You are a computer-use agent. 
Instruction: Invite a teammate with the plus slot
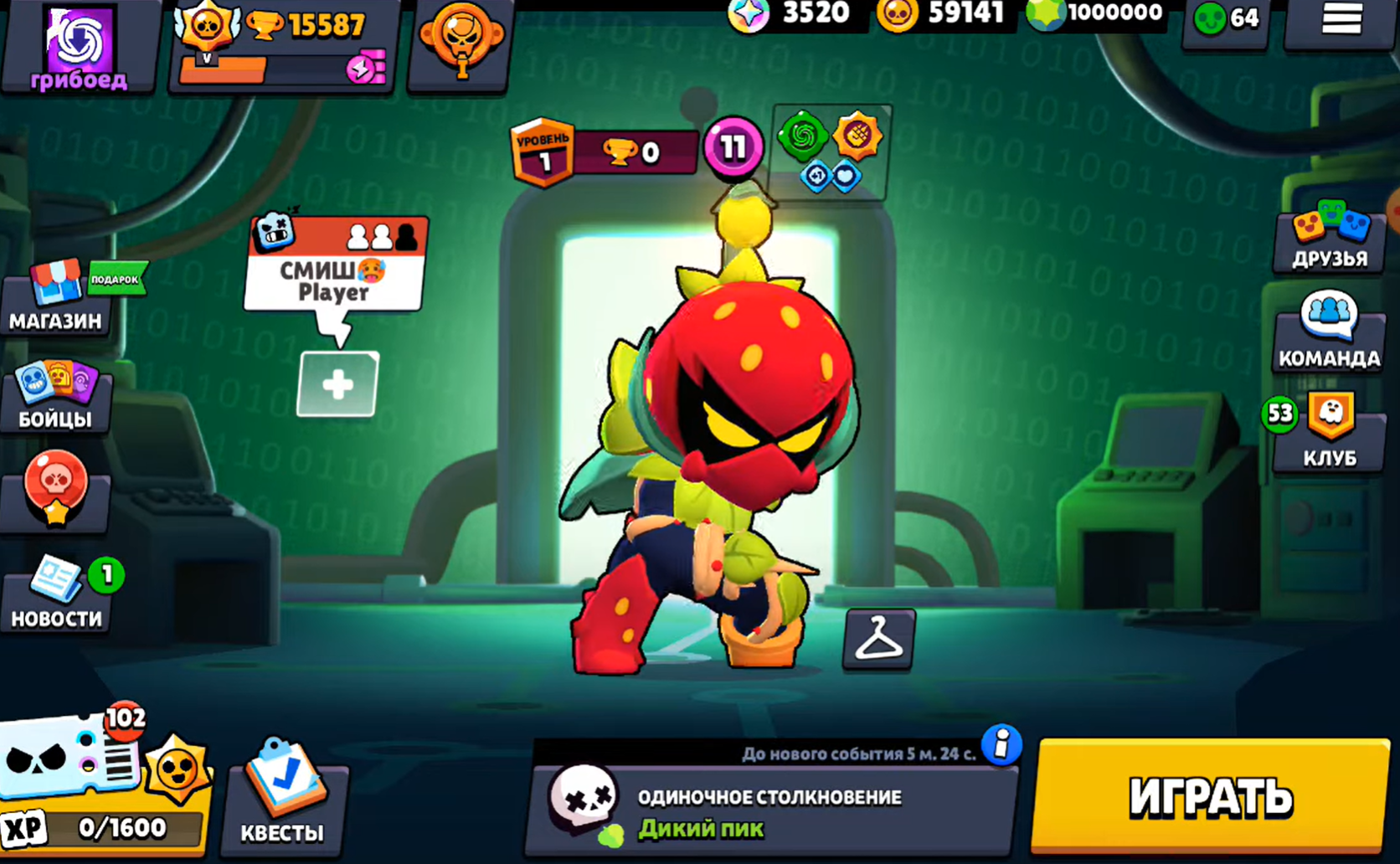pyautogui.click(x=337, y=384)
